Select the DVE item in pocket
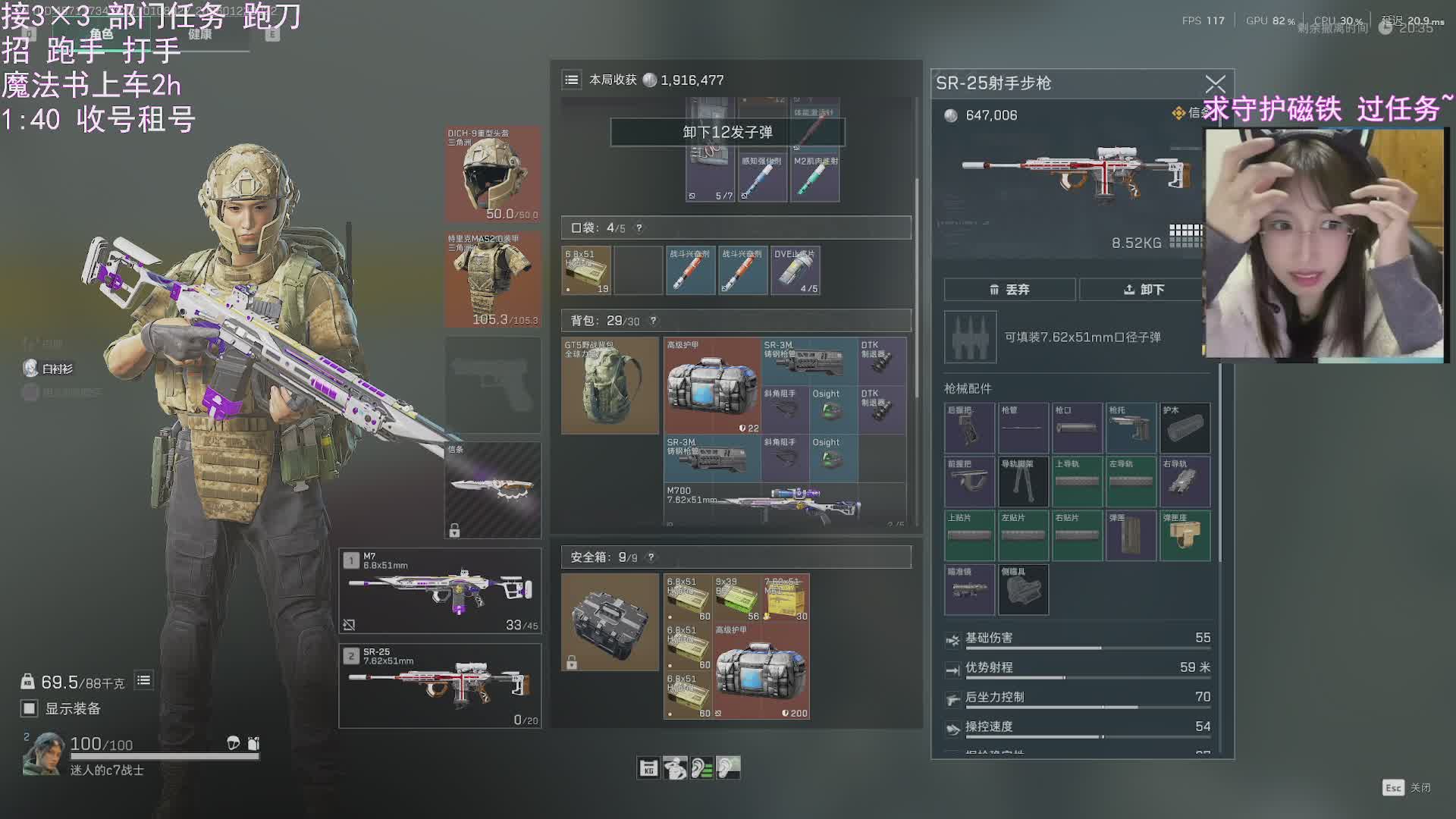Viewport: 1456px width, 819px height. click(x=795, y=271)
